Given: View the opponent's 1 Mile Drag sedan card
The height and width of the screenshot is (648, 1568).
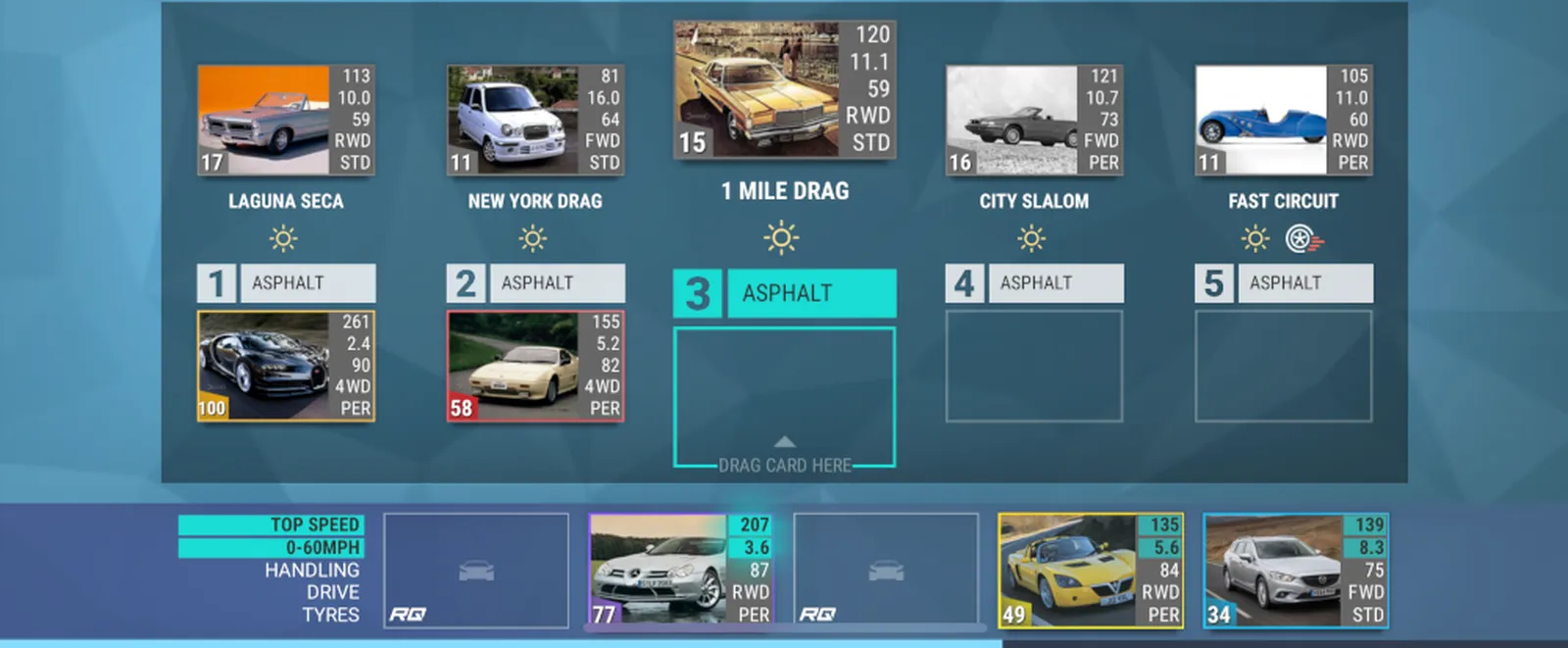Looking at the screenshot, I should (x=784, y=89).
